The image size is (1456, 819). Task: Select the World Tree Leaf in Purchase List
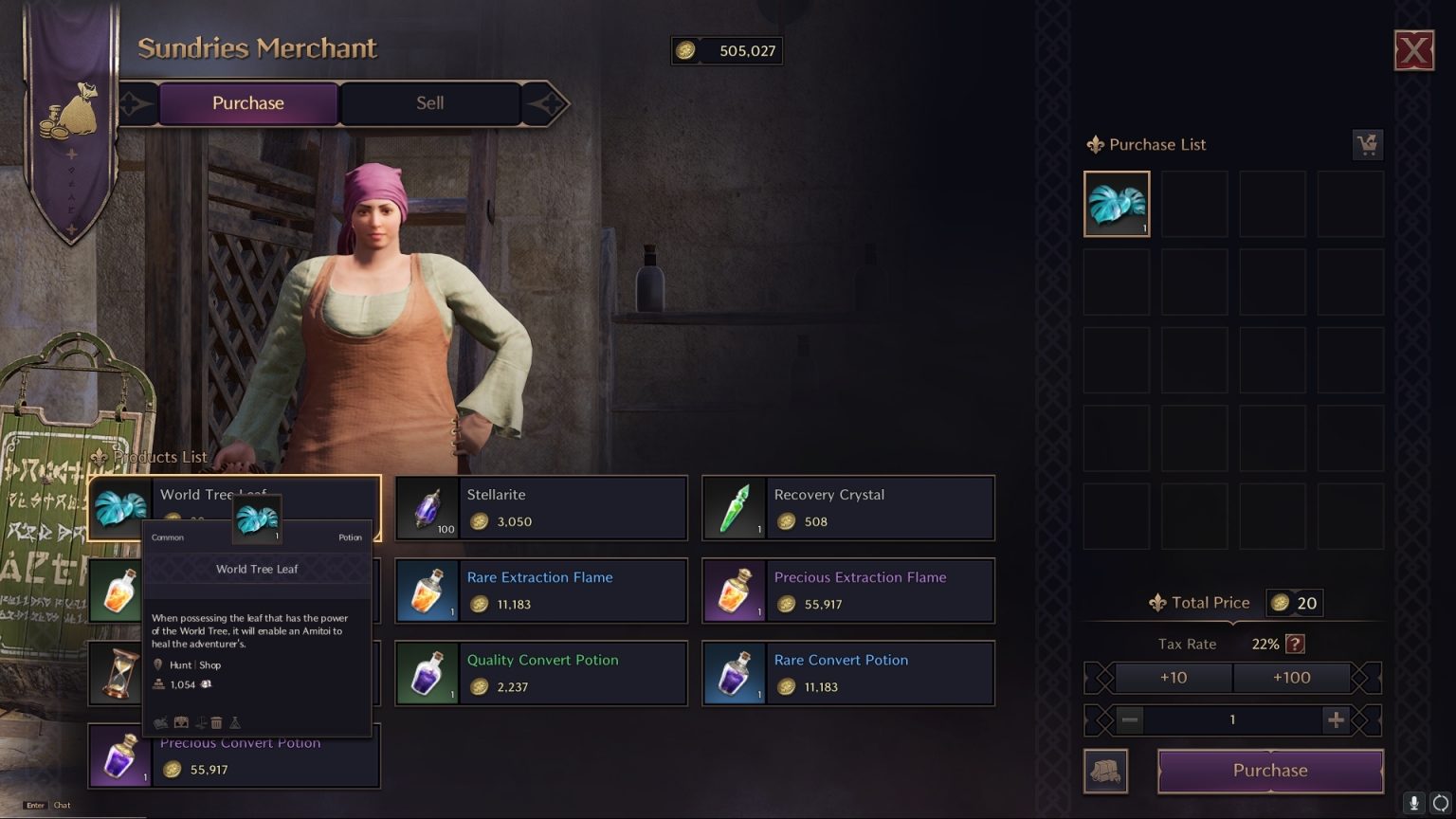(x=1117, y=203)
